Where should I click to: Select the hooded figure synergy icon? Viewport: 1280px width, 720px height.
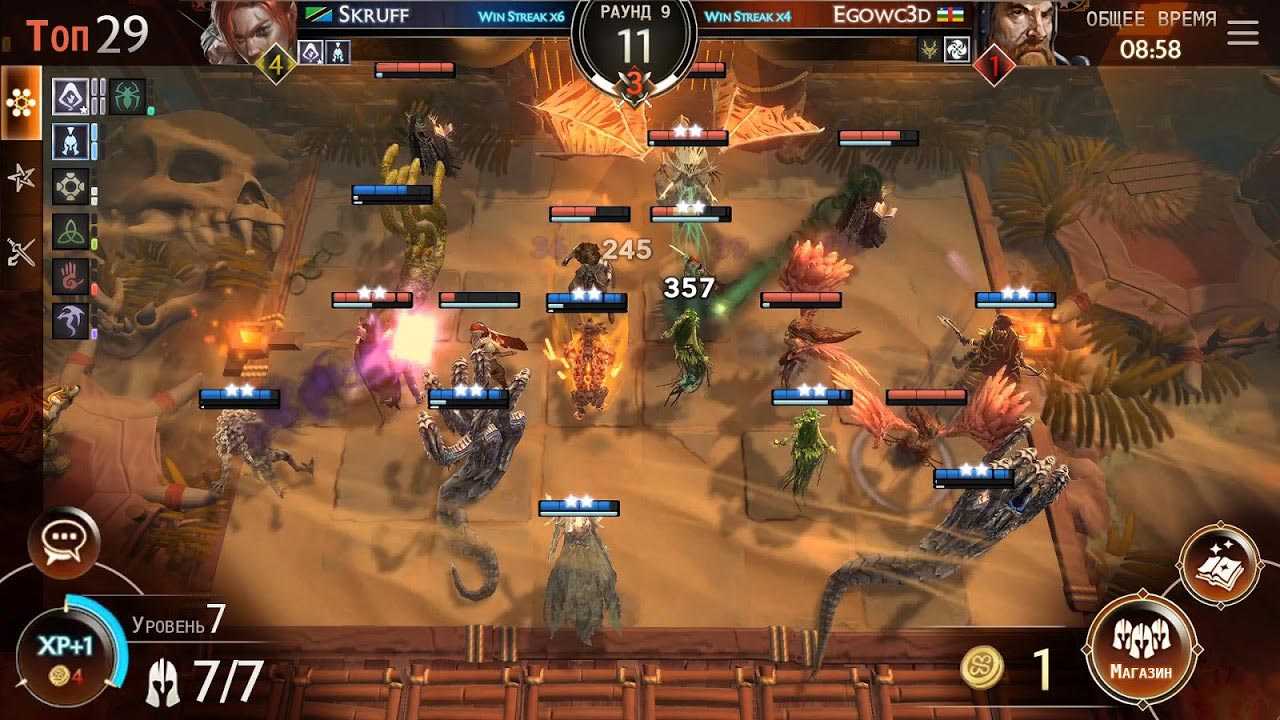click(x=70, y=96)
